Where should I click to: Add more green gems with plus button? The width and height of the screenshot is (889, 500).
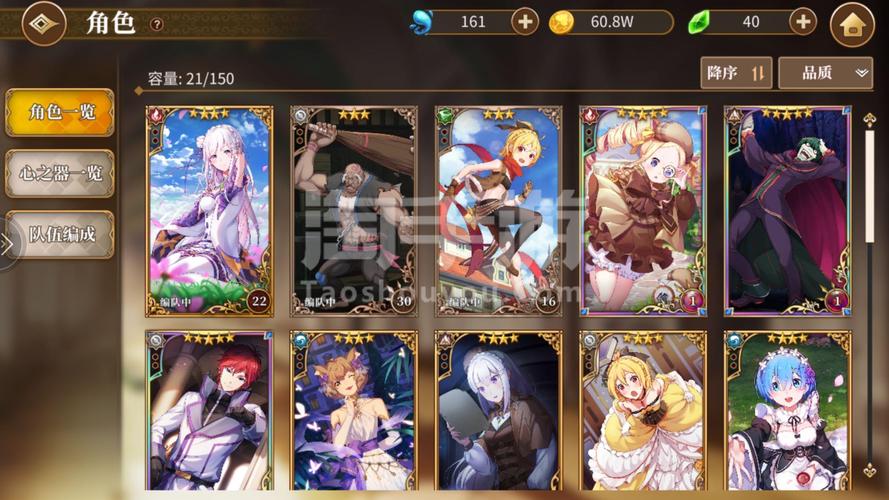pos(803,21)
